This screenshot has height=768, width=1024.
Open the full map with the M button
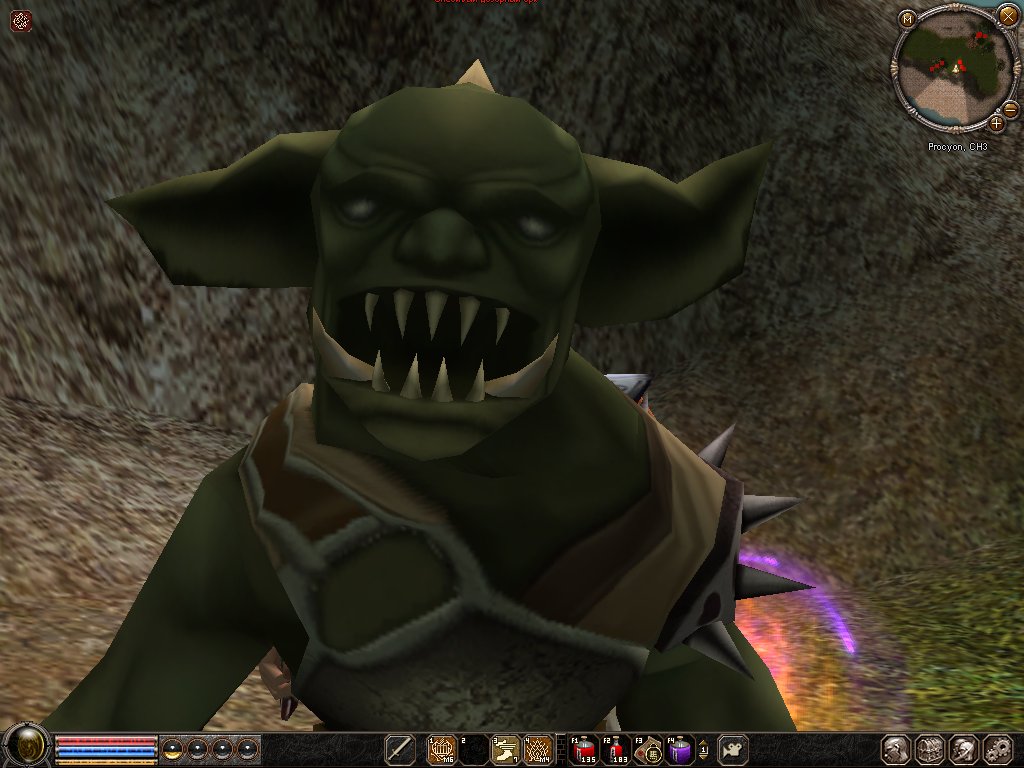click(907, 19)
